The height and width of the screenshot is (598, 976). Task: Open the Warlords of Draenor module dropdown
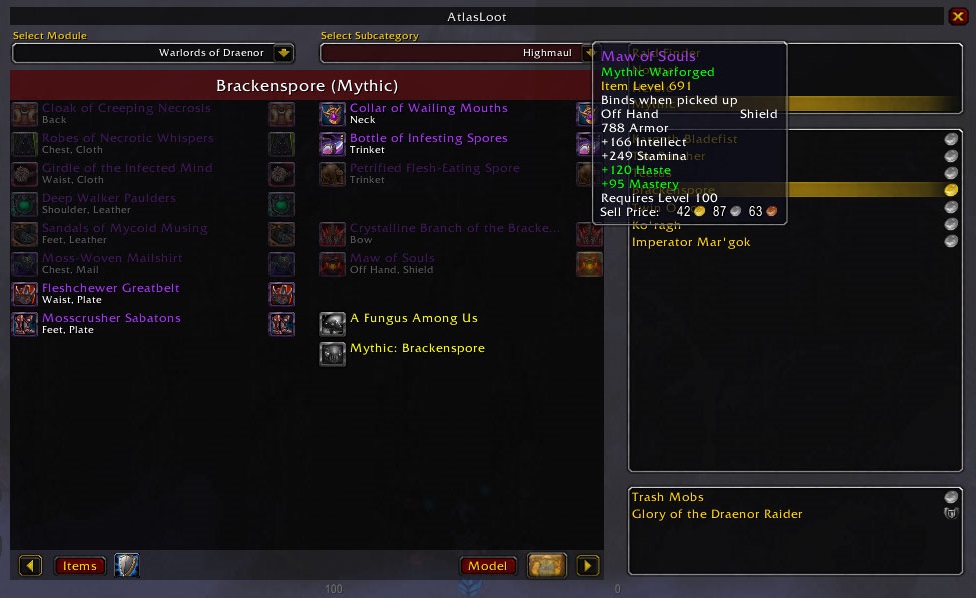[x=284, y=53]
